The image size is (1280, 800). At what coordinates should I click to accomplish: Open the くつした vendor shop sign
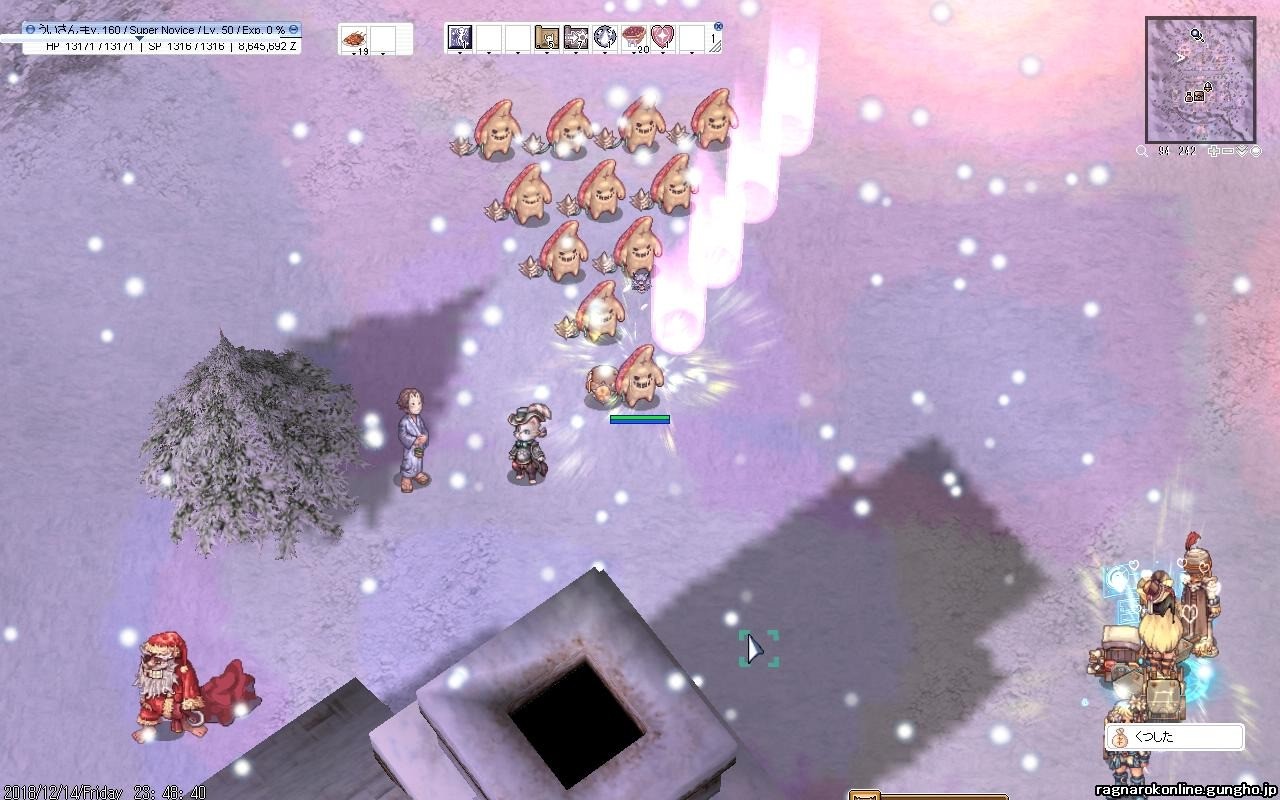(x=1174, y=737)
